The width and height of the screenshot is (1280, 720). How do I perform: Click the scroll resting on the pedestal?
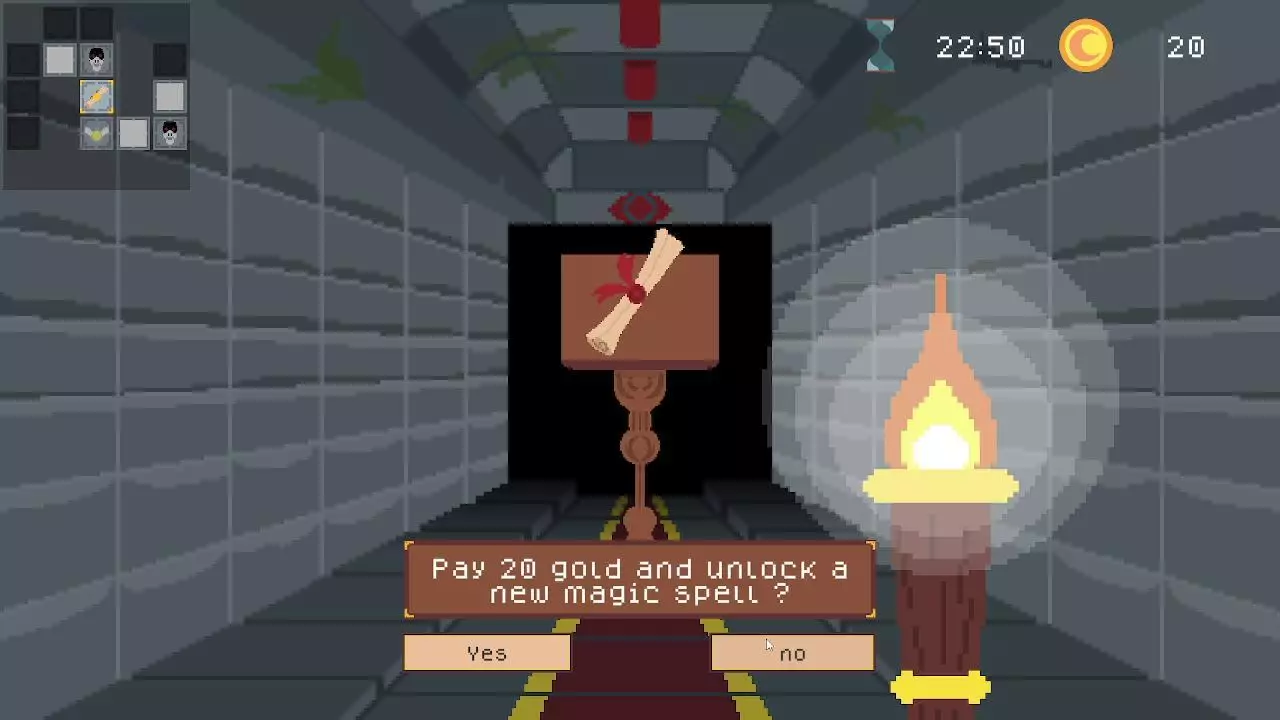point(637,295)
